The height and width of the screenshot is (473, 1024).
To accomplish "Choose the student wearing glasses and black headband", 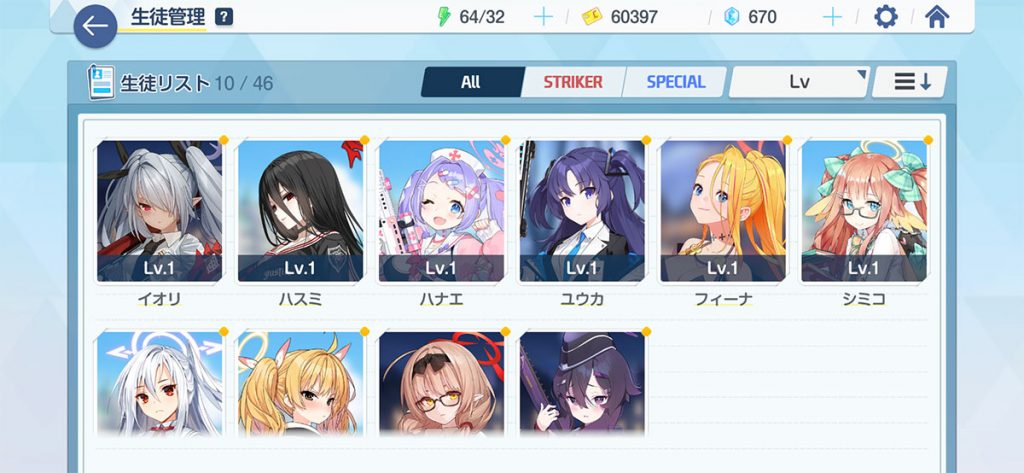I will [442, 385].
